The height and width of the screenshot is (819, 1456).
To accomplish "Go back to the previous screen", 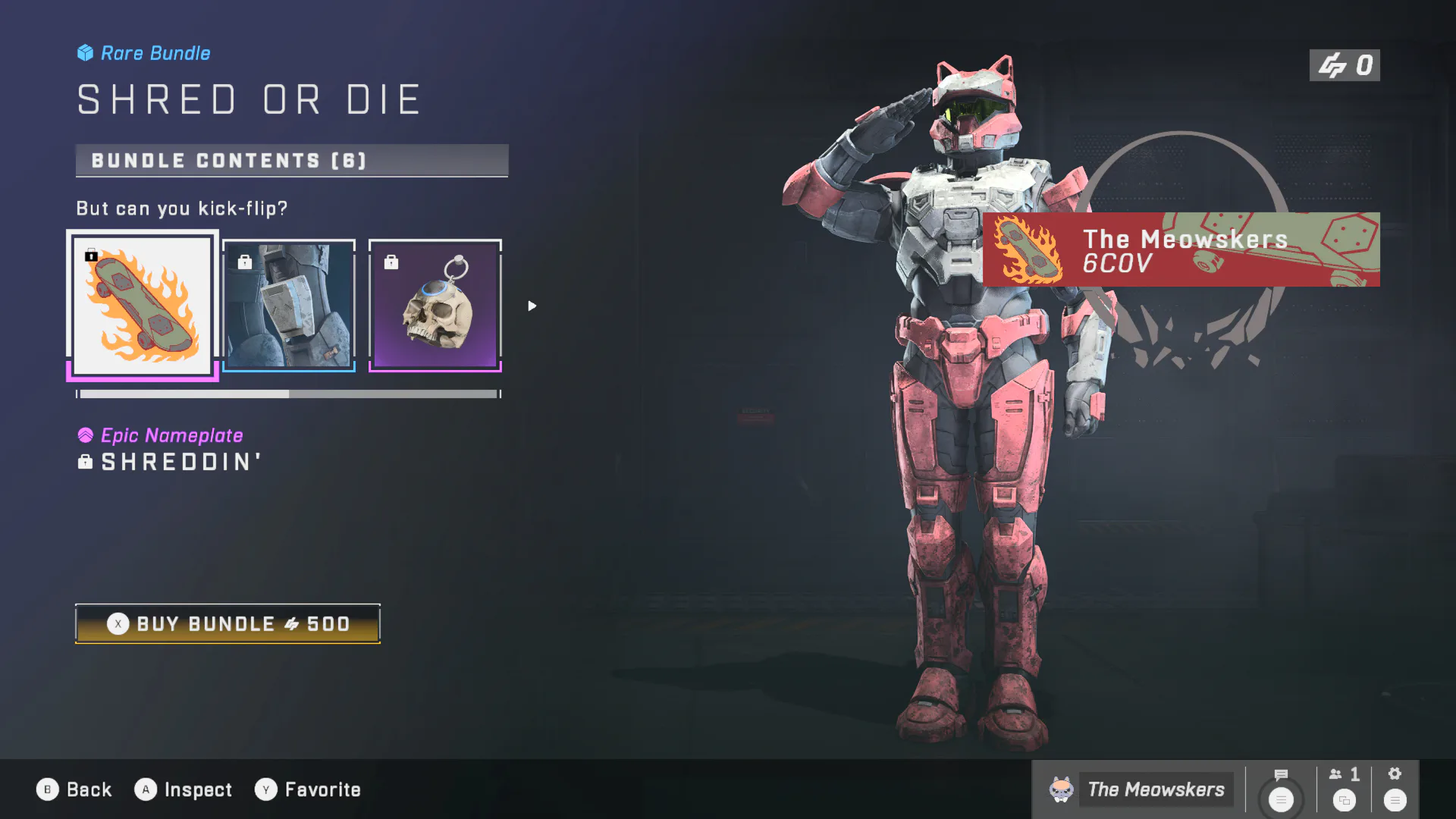I will coord(74,789).
